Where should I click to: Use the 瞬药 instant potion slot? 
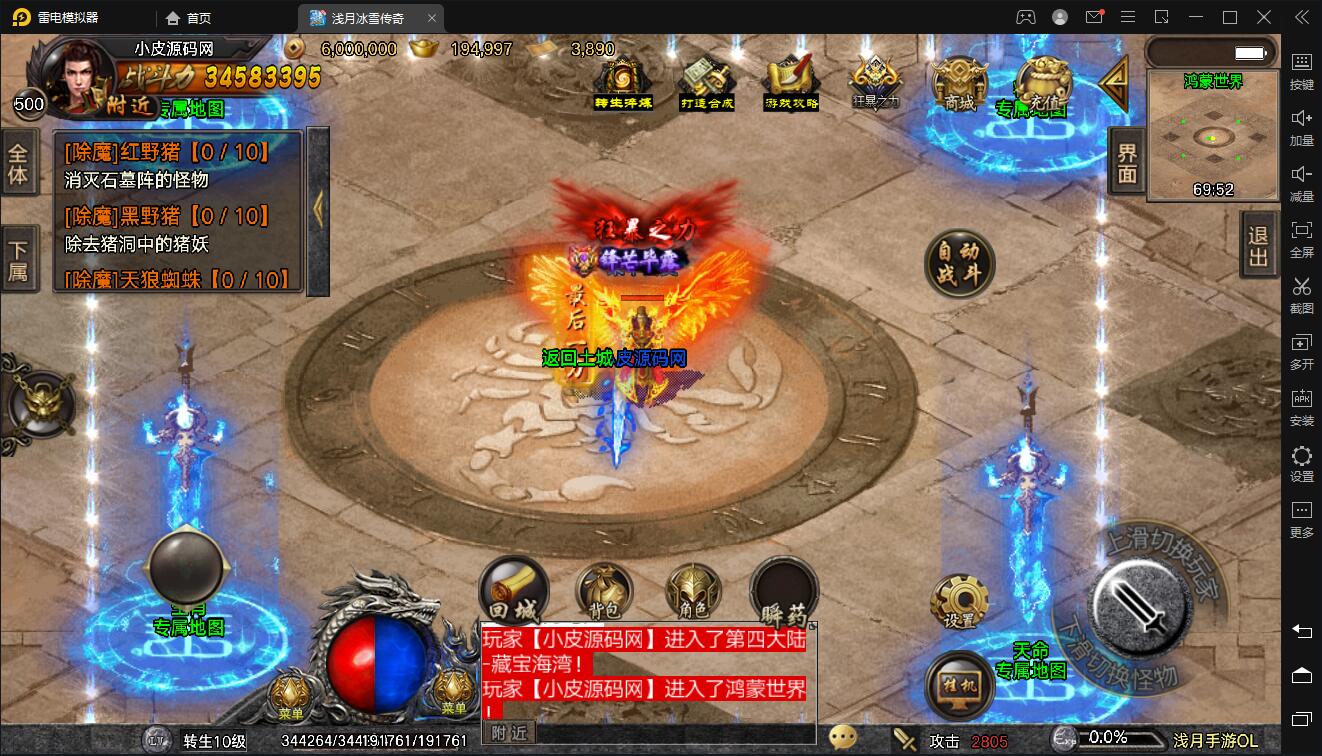pos(784,592)
